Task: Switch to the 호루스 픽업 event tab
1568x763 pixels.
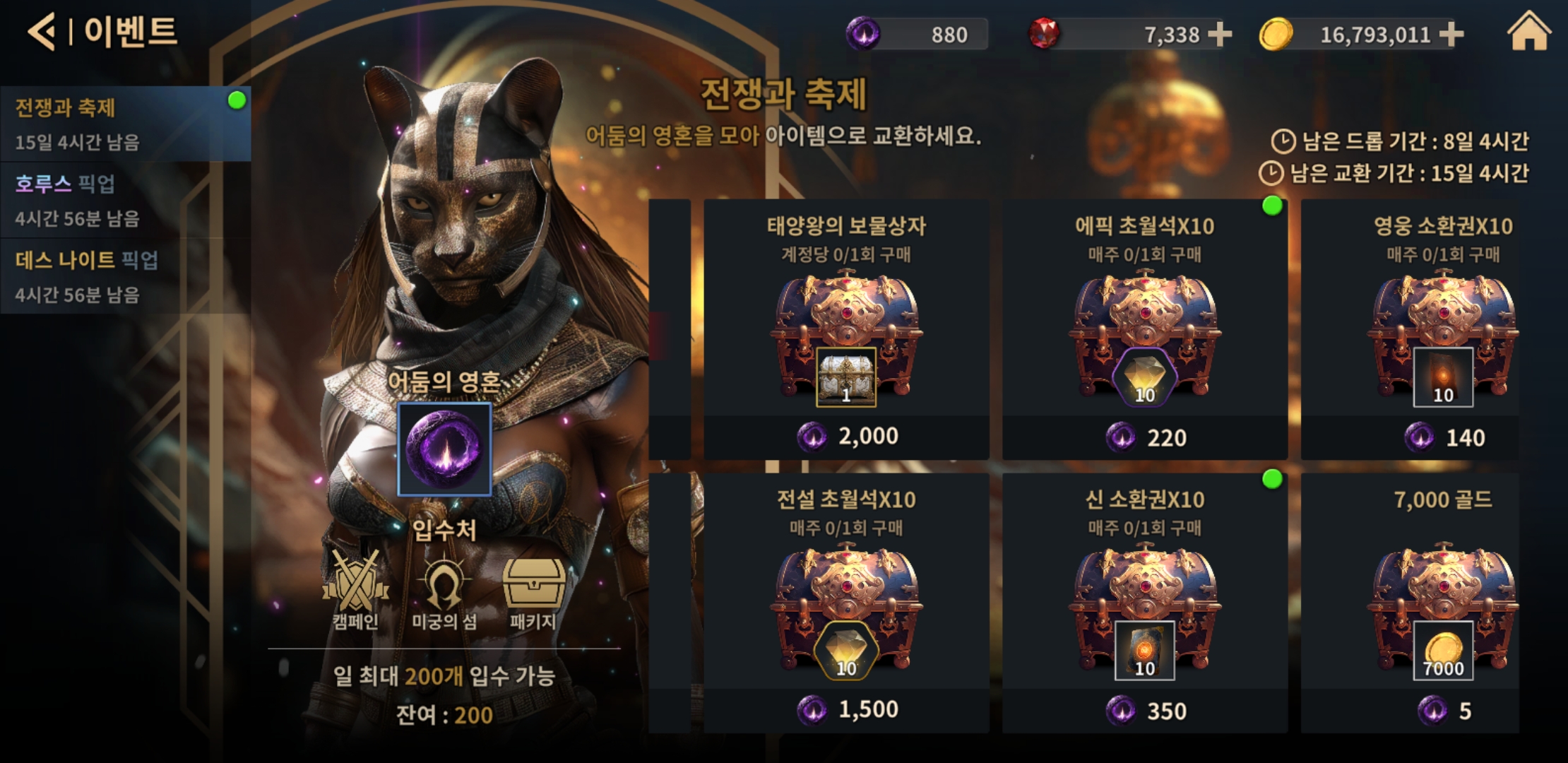Action: pos(125,201)
